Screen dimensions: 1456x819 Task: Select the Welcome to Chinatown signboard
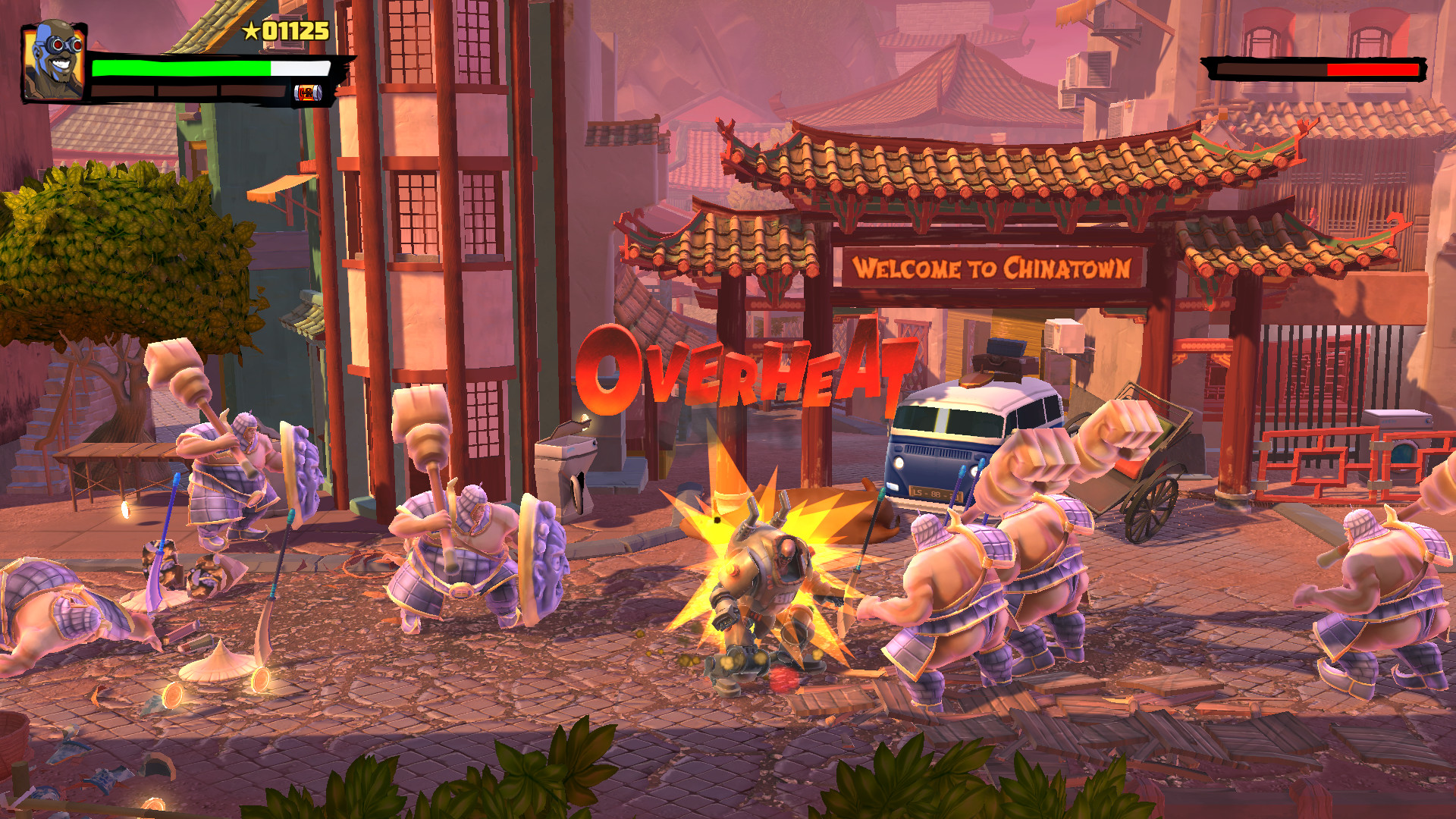pyautogui.click(x=993, y=267)
